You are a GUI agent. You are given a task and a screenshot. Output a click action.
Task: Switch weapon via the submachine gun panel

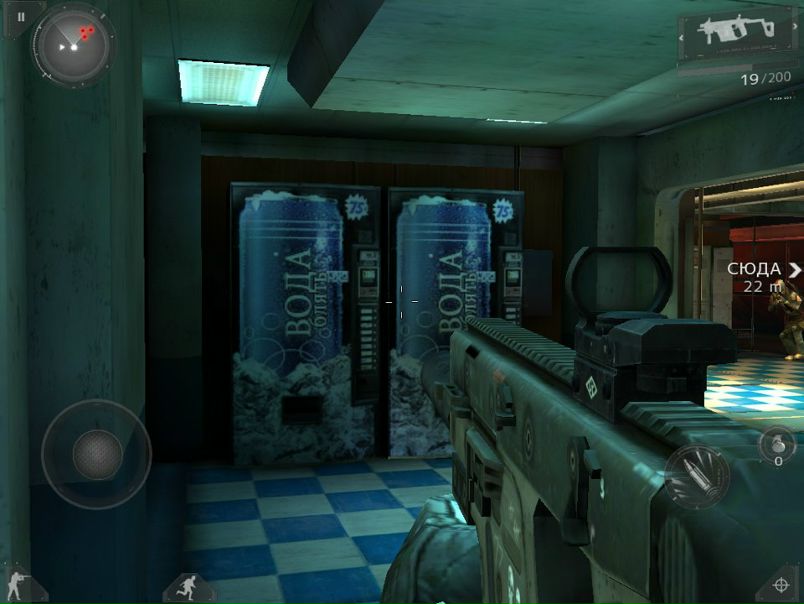click(x=739, y=36)
